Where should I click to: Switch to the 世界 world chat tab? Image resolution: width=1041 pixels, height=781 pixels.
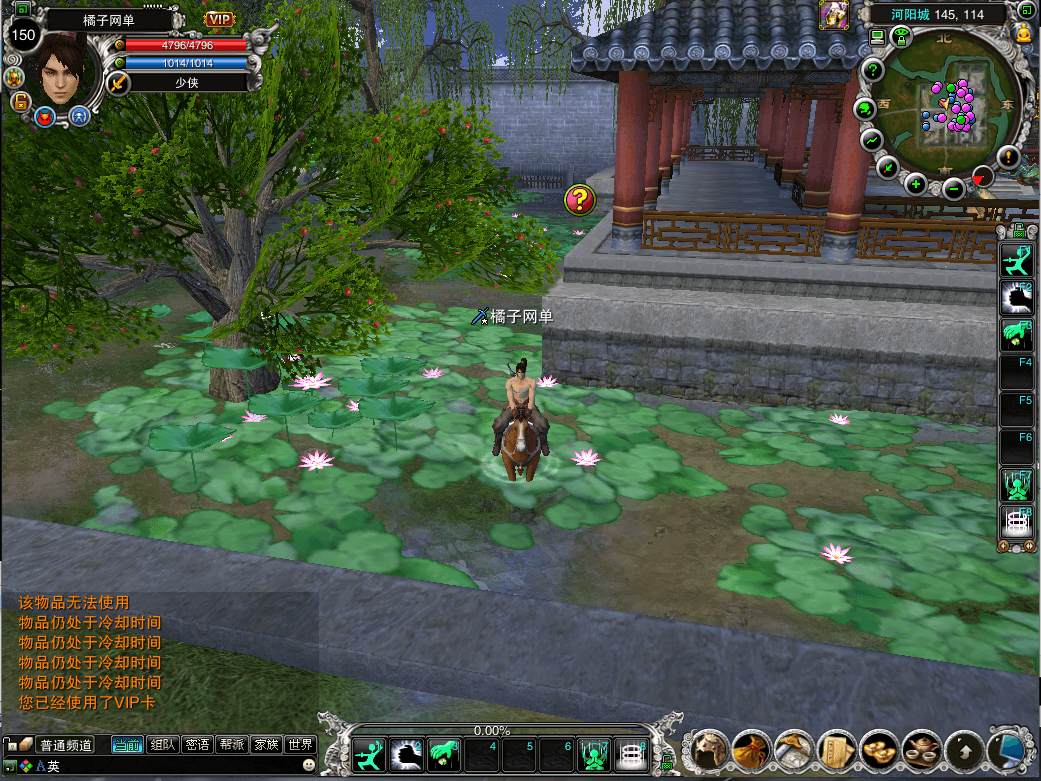click(300, 745)
